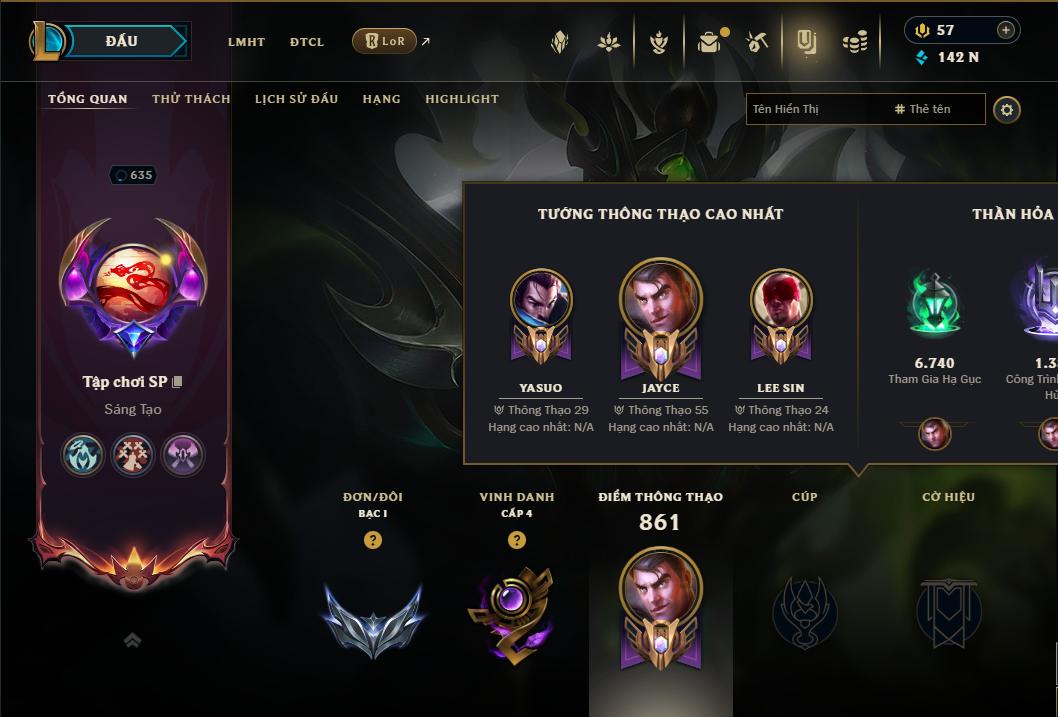
Task: Select the HẠNG tab
Action: point(381,99)
